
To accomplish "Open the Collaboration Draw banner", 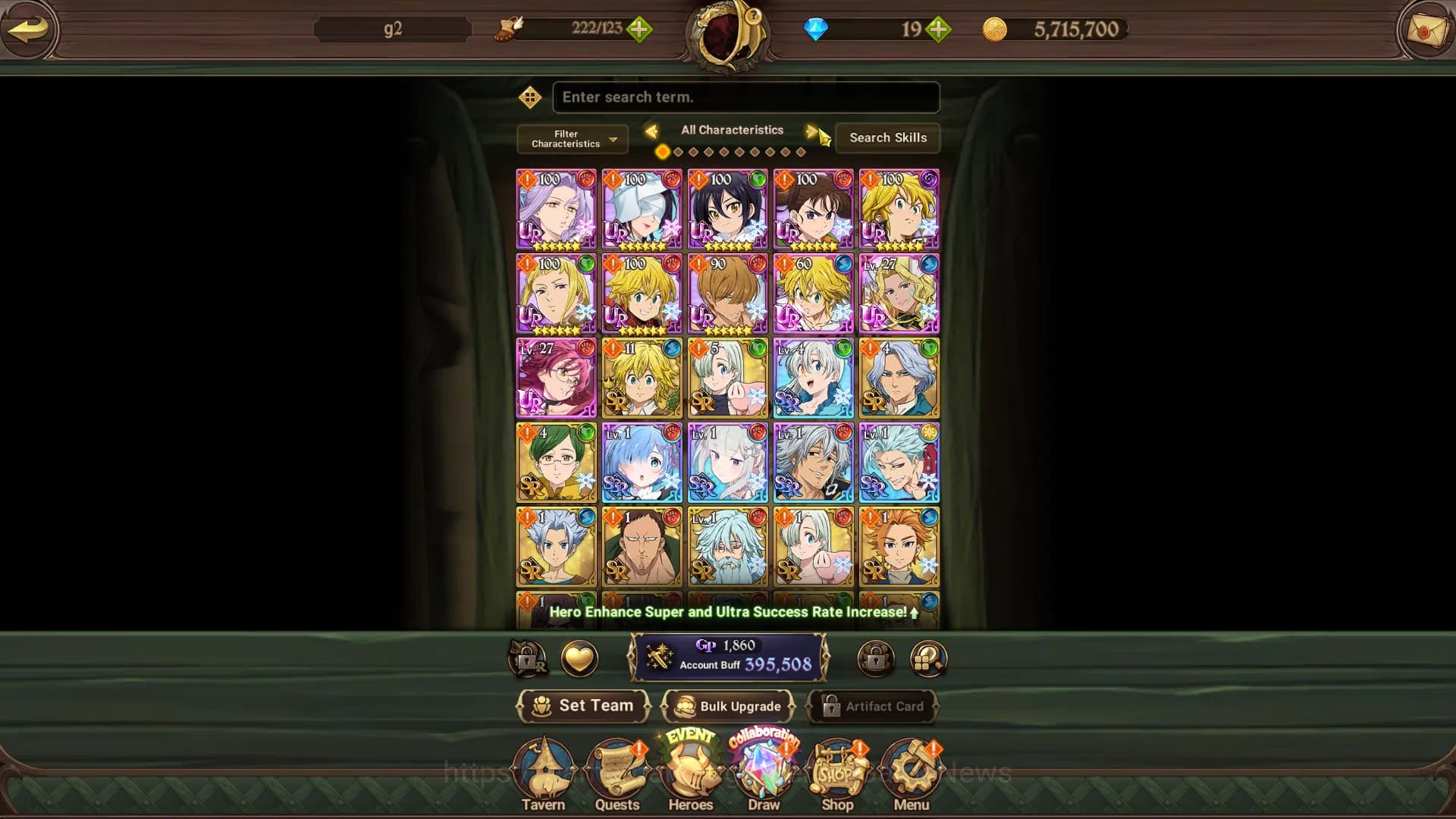I will point(764,766).
